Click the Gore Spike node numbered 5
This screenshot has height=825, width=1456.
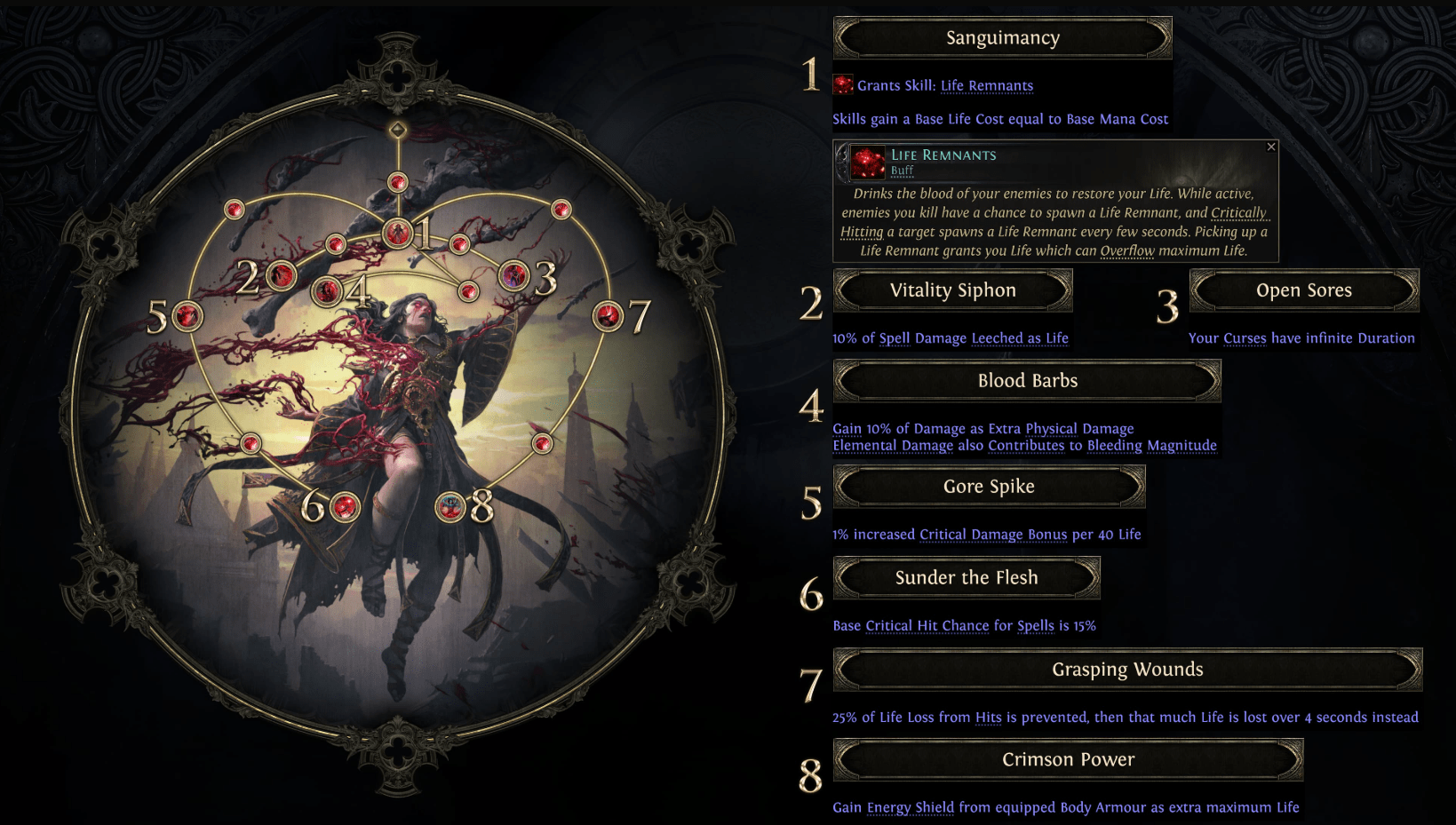coord(187,315)
